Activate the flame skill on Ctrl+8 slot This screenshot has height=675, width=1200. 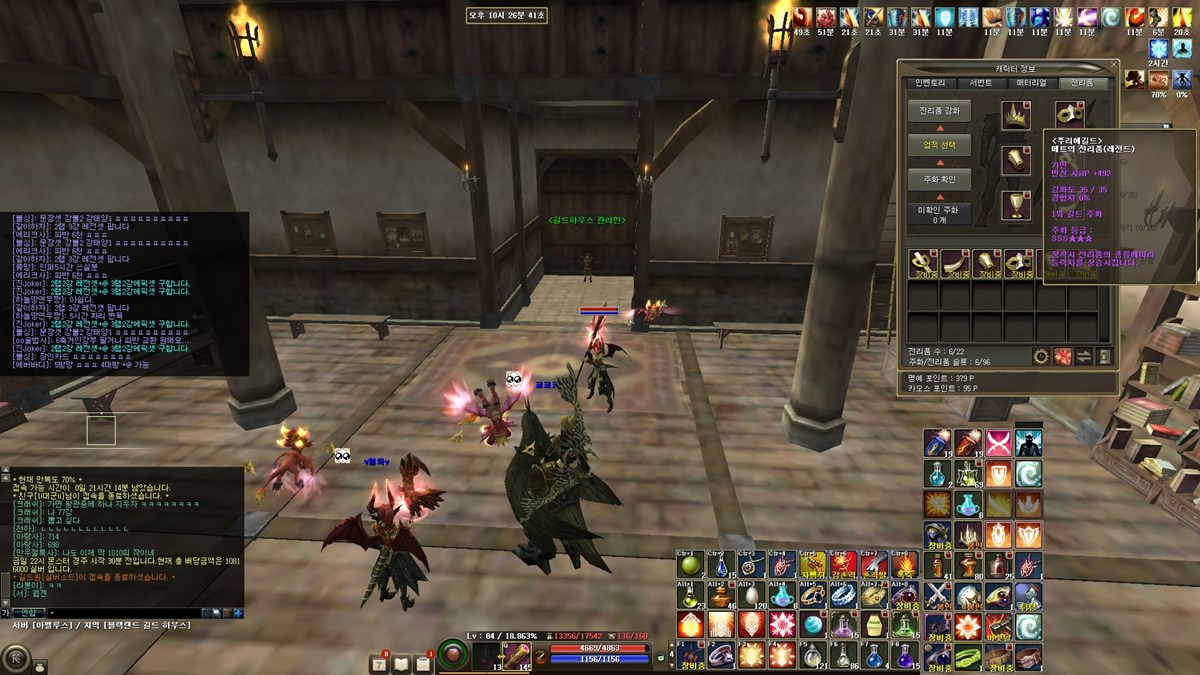coord(905,565)
